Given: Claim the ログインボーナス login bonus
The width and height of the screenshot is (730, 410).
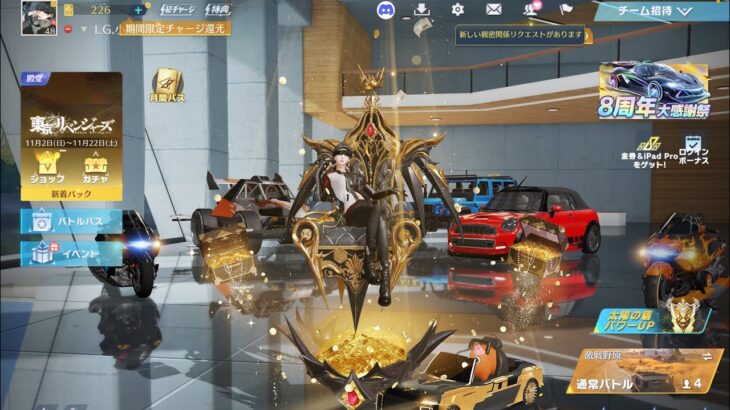Looking at the screenshot, I should click(694, 151).
